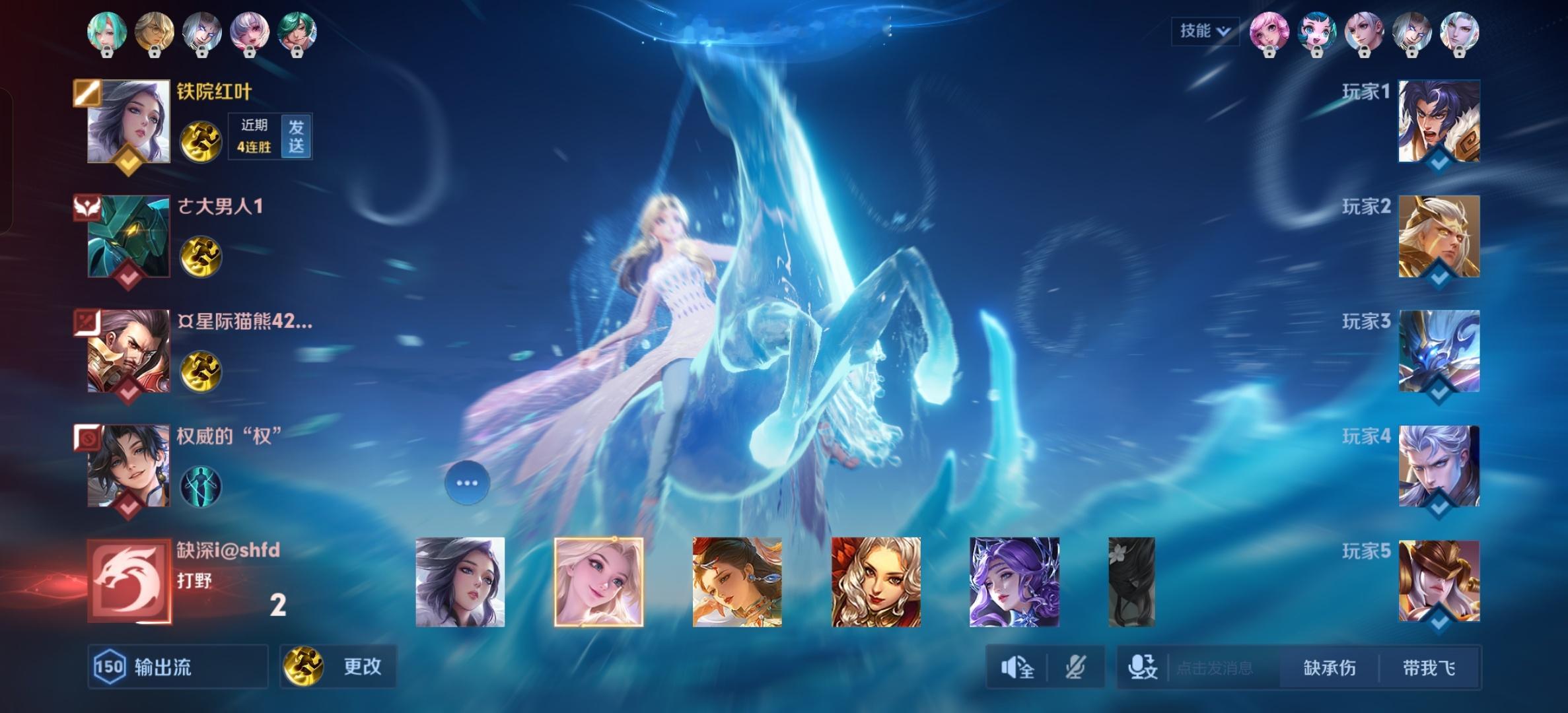Open the three-dots more options bubble
This screenshot has height=713, width=1568.
click(467, 483)
